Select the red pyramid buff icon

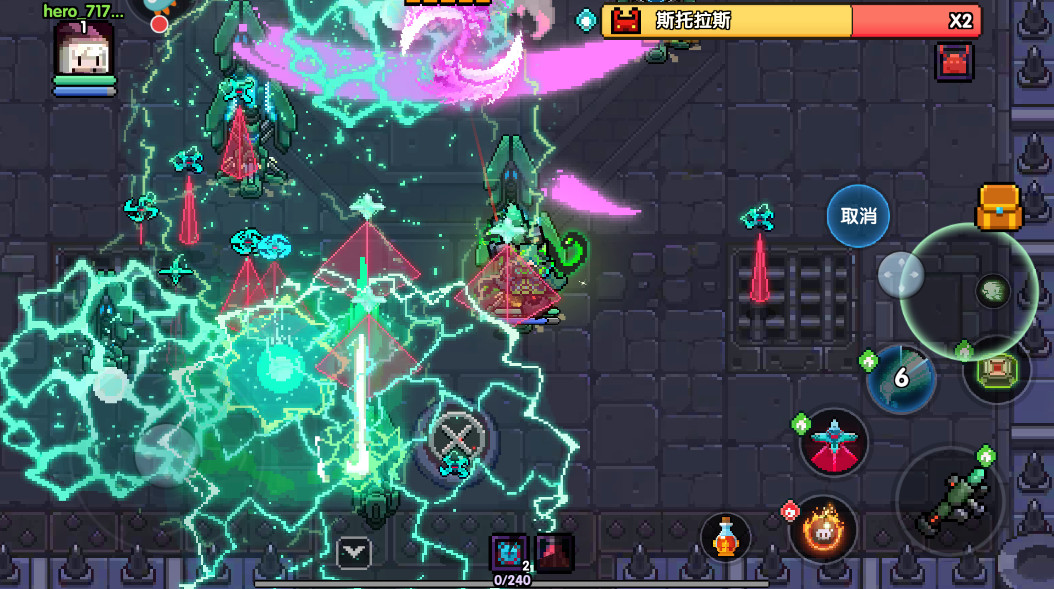click(554, 552)
